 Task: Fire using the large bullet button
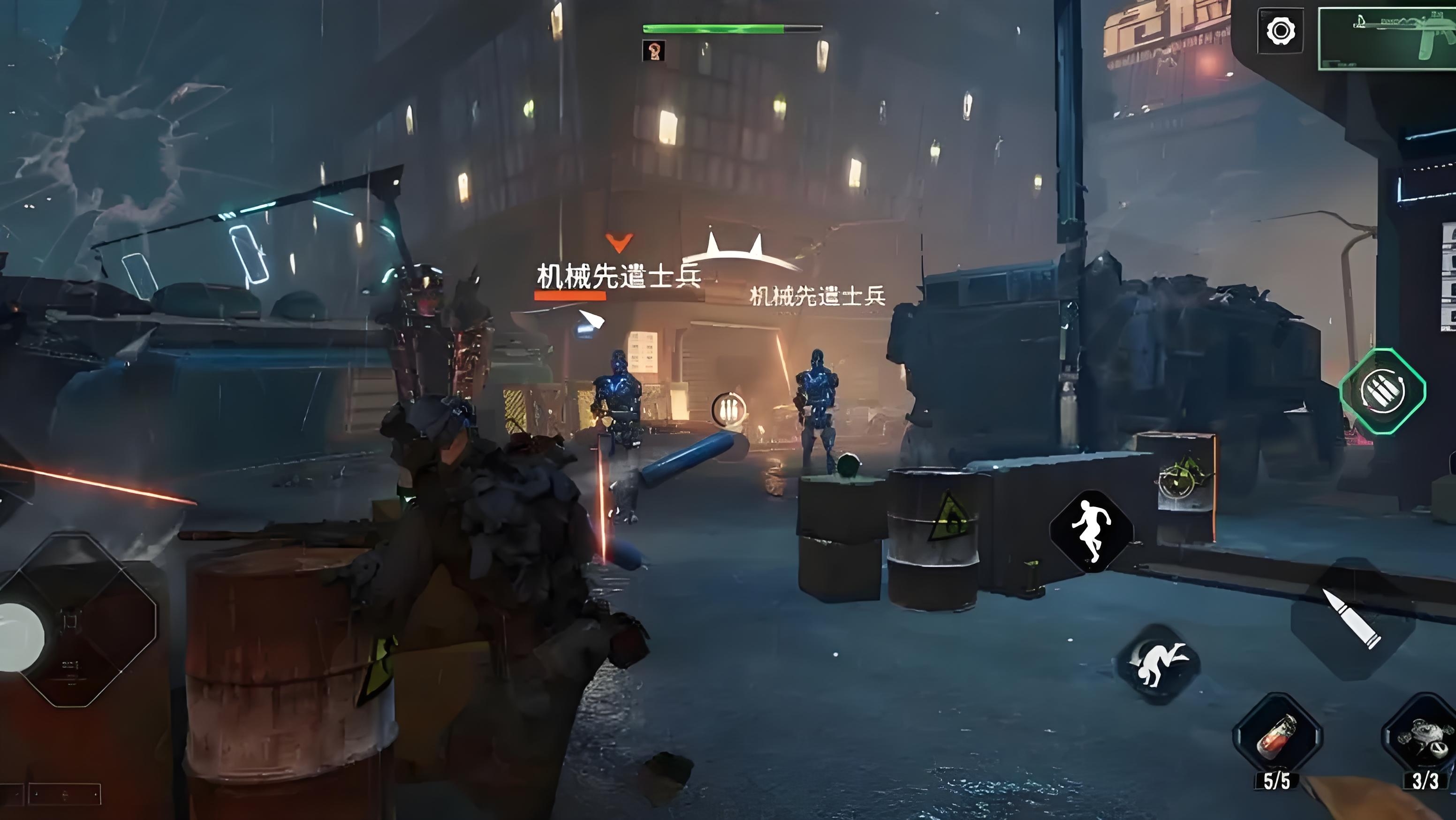click(x=1351, y=618)
